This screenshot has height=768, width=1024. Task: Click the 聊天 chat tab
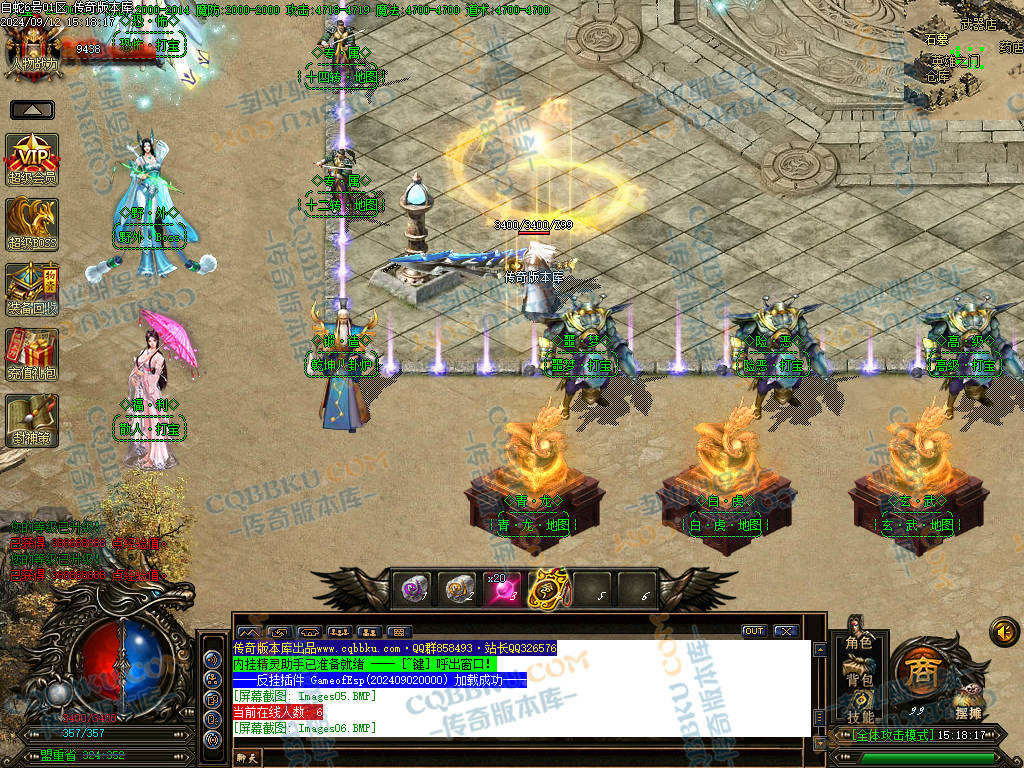coord(246,758)
